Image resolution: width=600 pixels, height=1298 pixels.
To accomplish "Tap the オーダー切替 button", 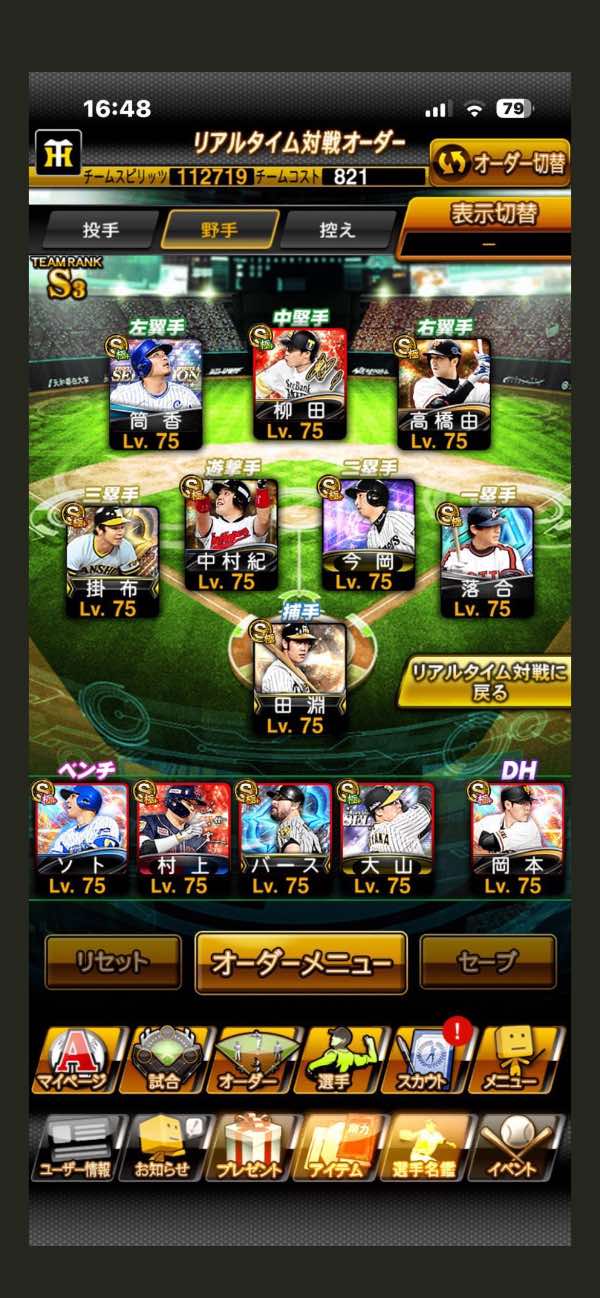I will pos(500,161).
